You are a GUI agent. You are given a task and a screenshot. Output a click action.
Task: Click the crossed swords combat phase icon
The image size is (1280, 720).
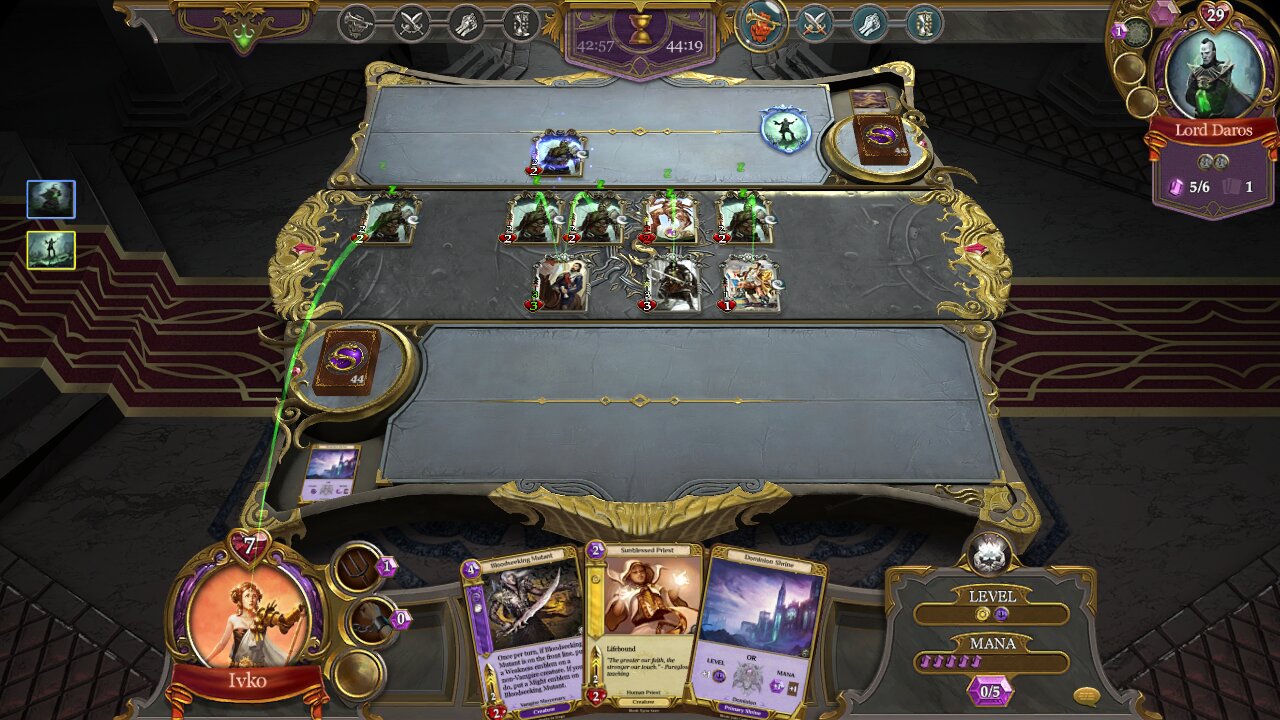(x=411, y=22)
